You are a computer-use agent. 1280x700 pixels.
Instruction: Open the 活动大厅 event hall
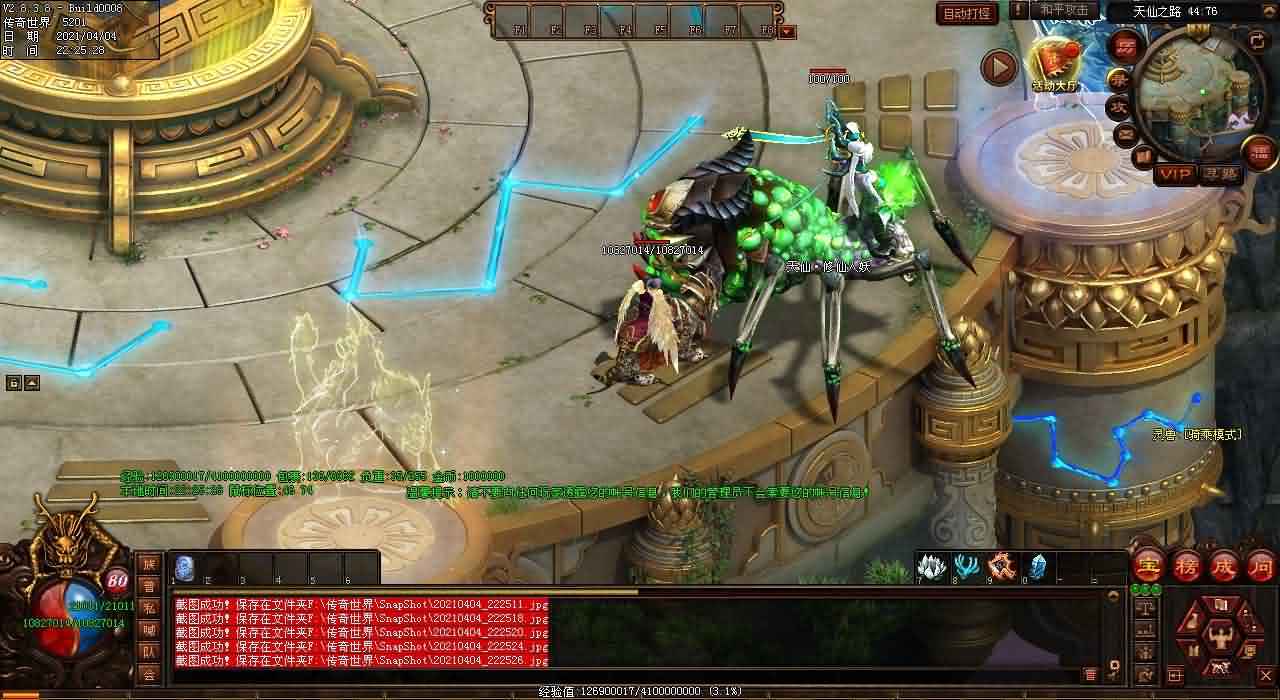pos(1055,63)
